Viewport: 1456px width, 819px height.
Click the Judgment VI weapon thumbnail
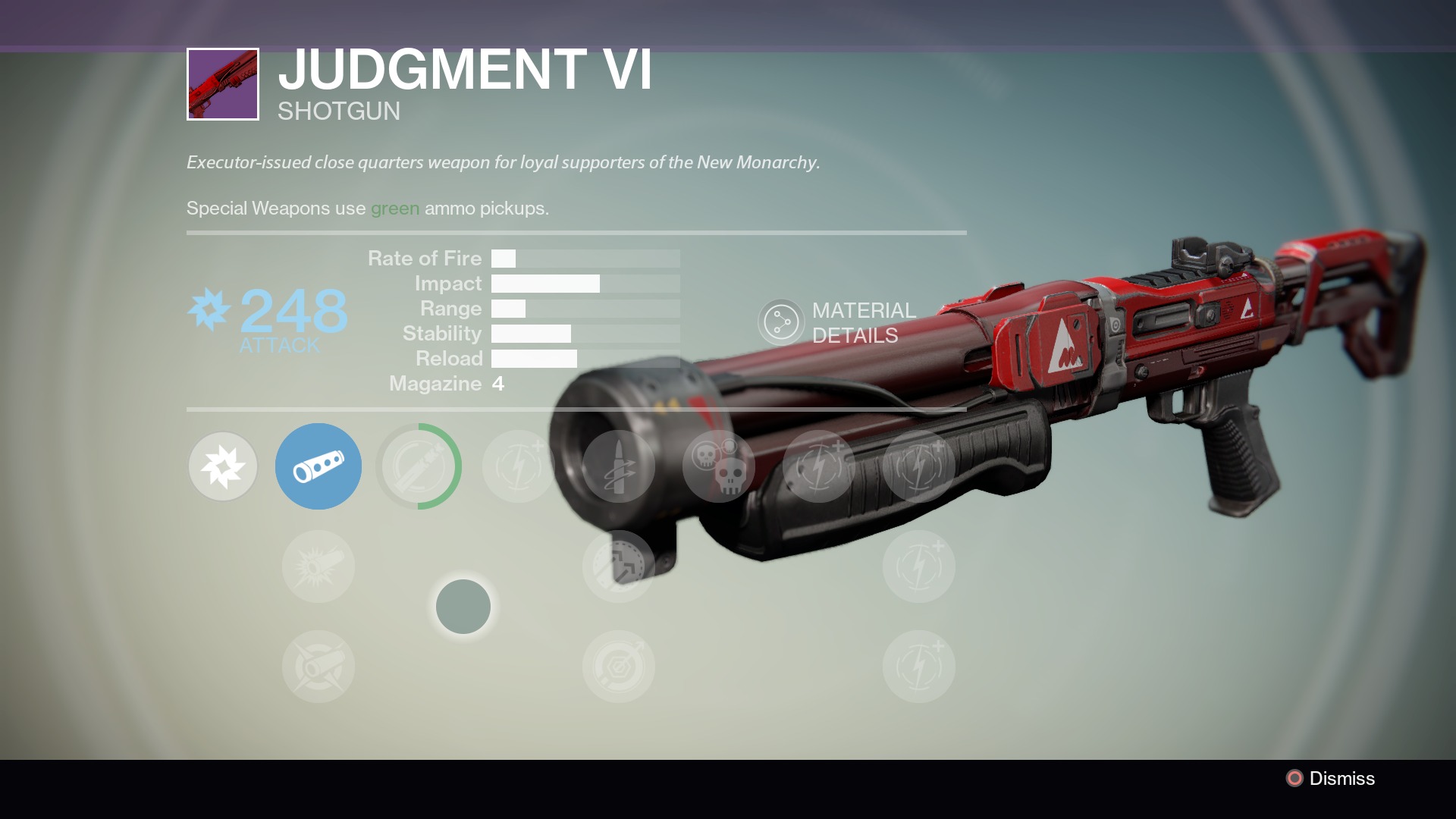pyautogui.click(x=222, y=85)
